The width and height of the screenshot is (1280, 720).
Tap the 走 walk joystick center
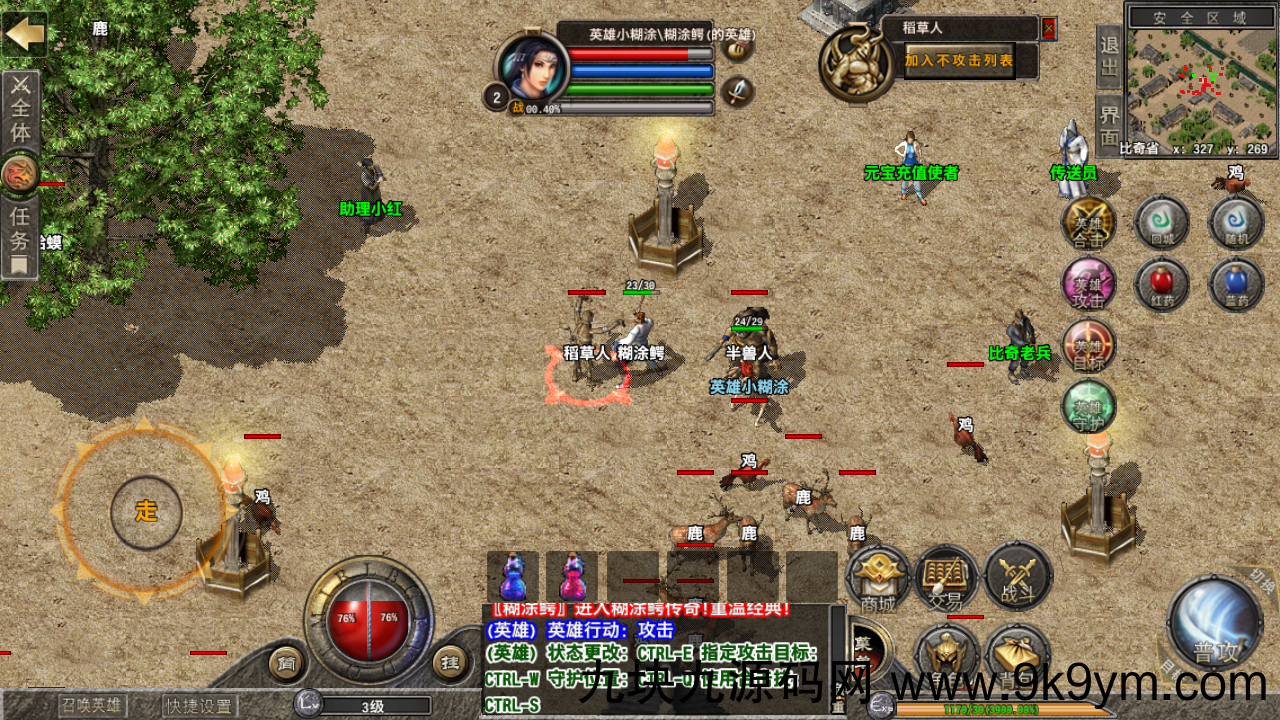click(x=146, y=512)
